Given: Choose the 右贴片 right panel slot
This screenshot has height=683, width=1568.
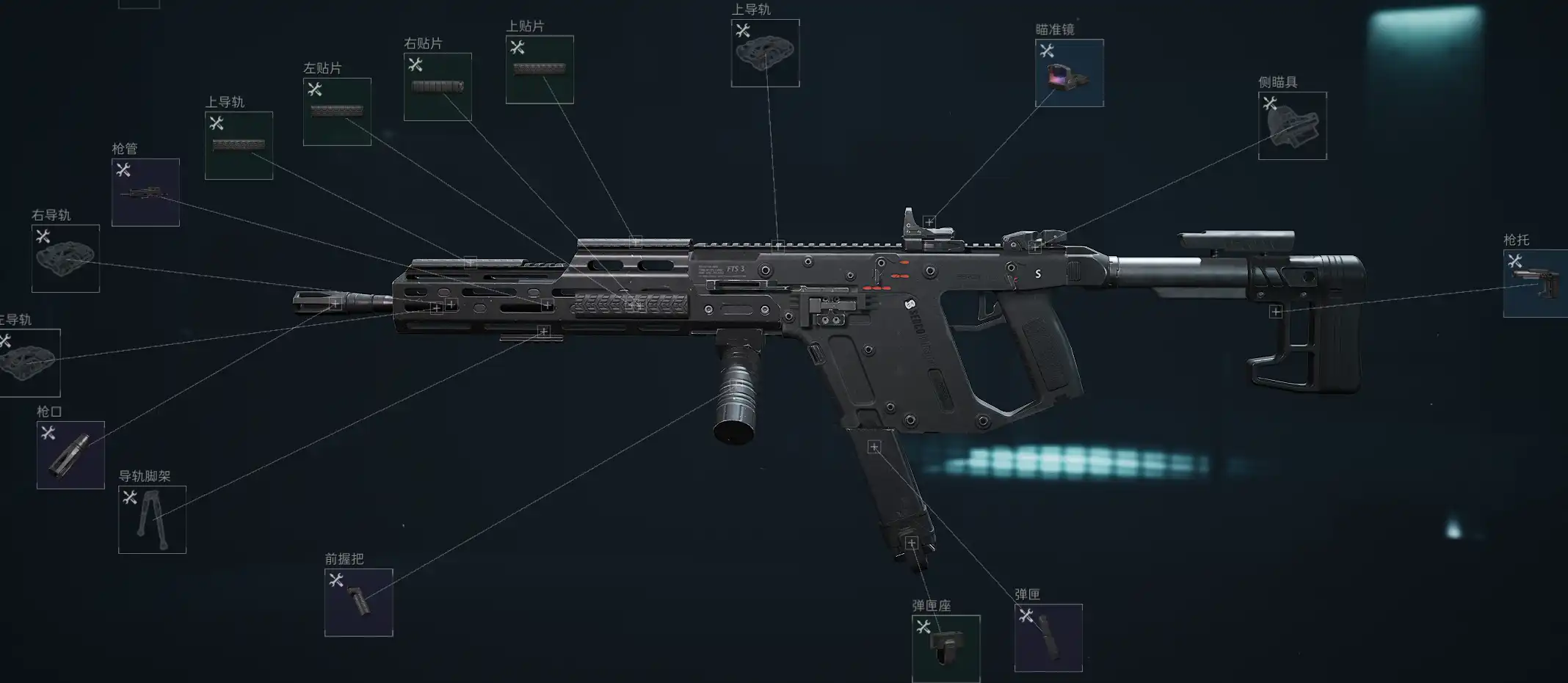Looking at the screenshot, I should pos(438,87).
